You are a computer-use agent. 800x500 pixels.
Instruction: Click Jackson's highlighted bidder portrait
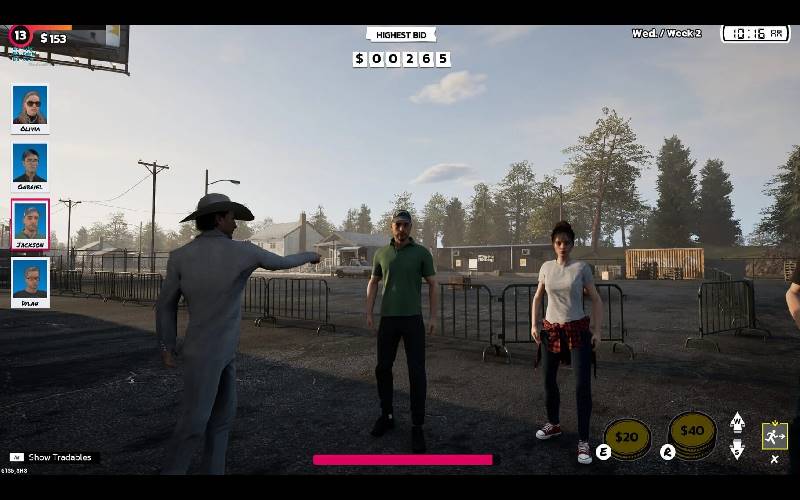(x=30, y=224)
